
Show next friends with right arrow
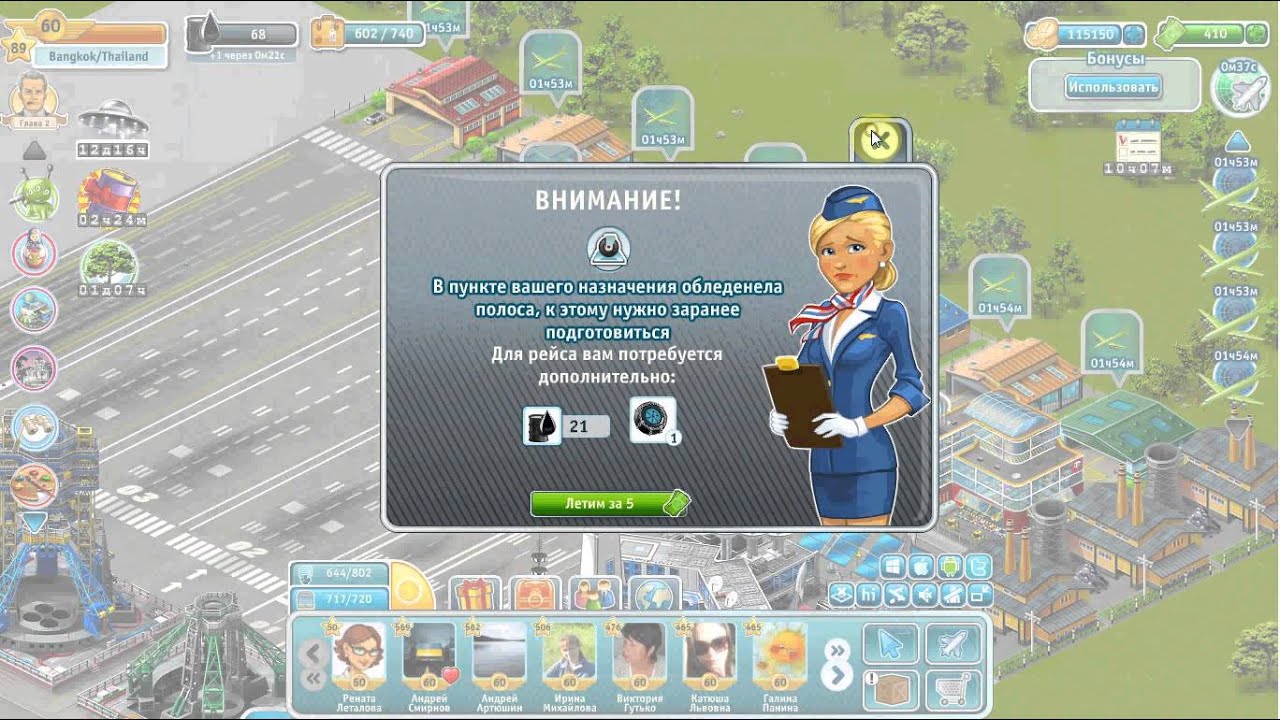point(837,677)
